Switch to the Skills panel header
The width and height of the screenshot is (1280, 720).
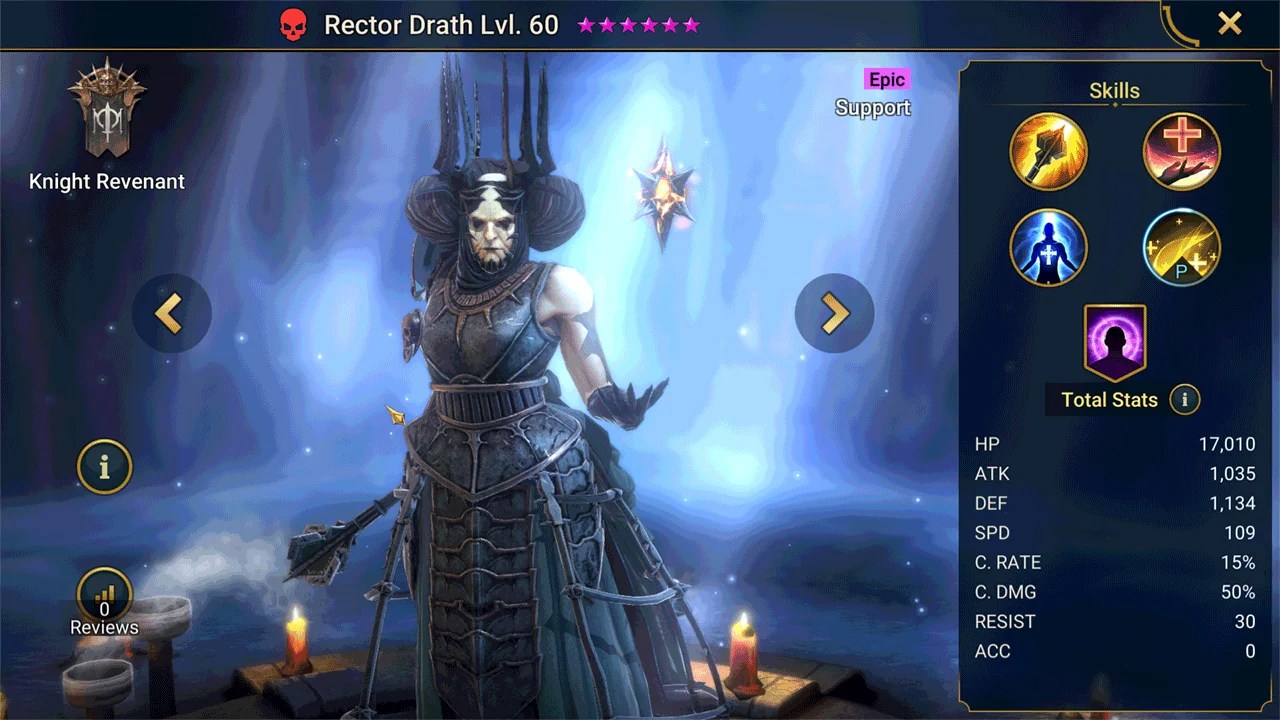click(x=1114, y=90)
